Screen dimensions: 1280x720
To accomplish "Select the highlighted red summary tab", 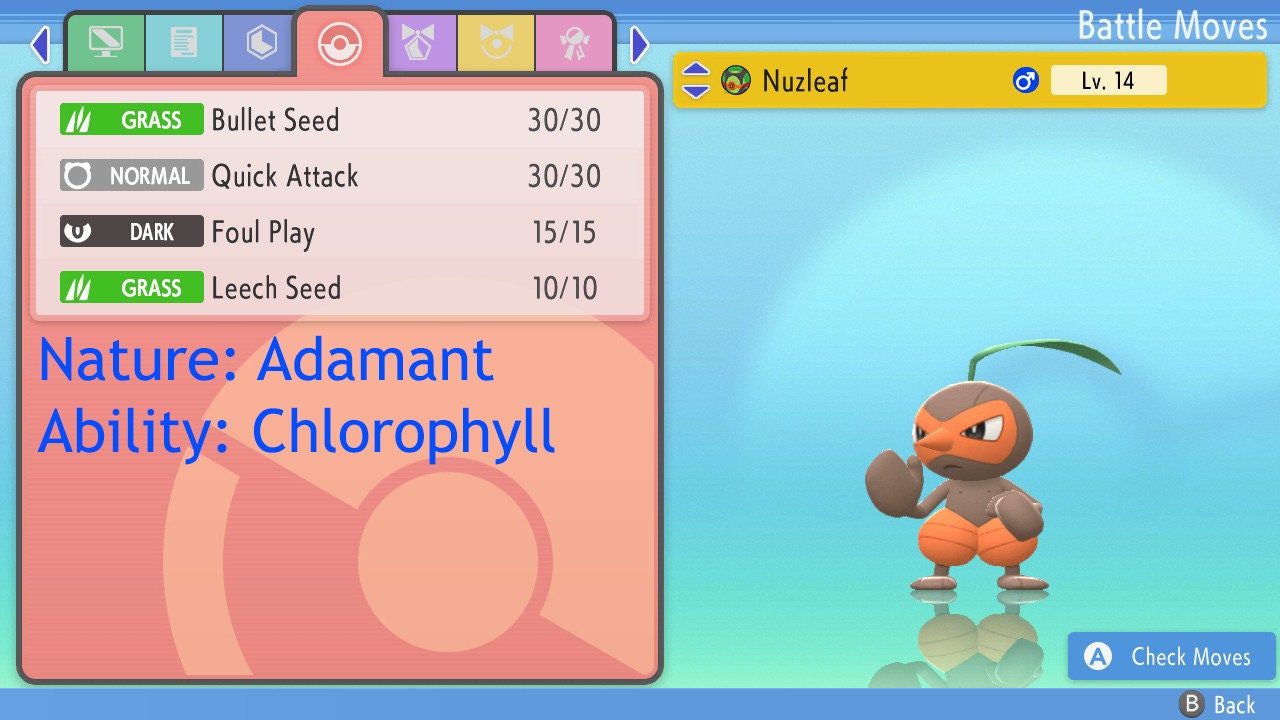I will pyautogui.click(x=339, y=42).
